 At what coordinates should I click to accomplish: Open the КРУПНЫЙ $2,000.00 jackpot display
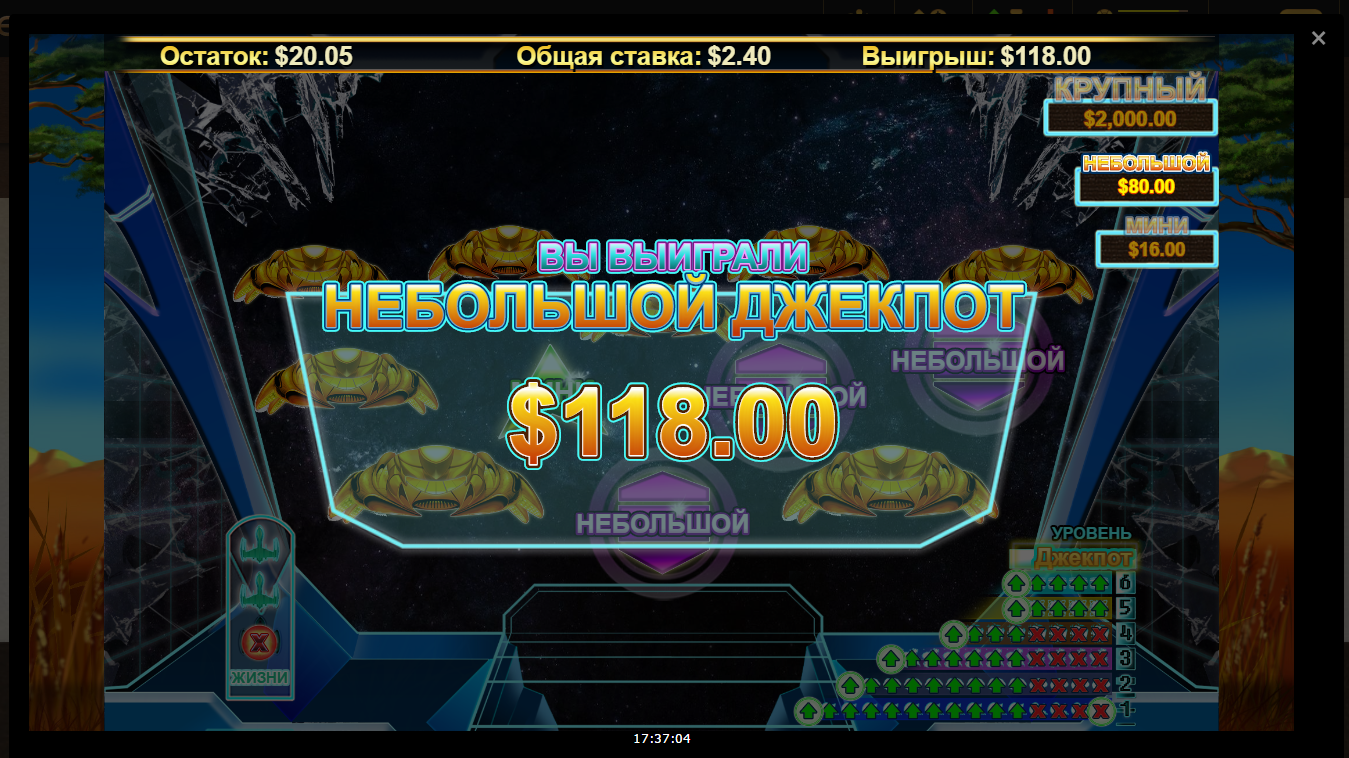1129,117
